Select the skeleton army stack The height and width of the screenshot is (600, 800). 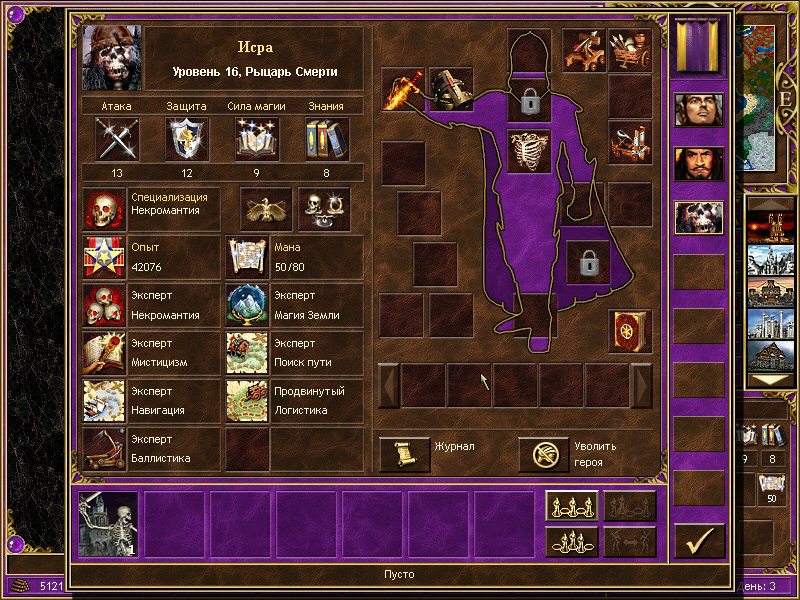click(x=109, y=523)
